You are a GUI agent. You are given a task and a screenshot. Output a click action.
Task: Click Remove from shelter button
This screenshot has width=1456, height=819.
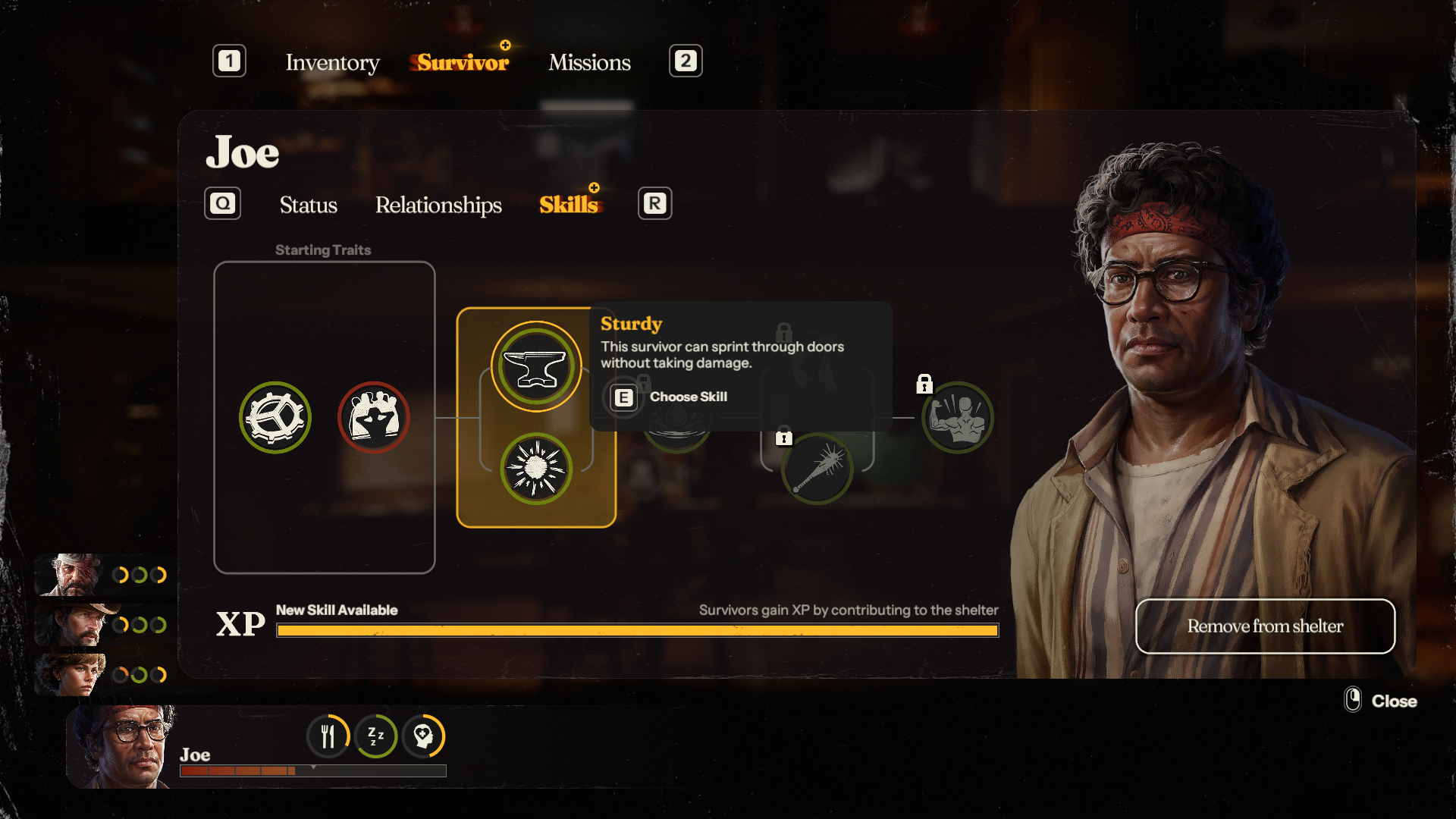[x=1265, y=626]
